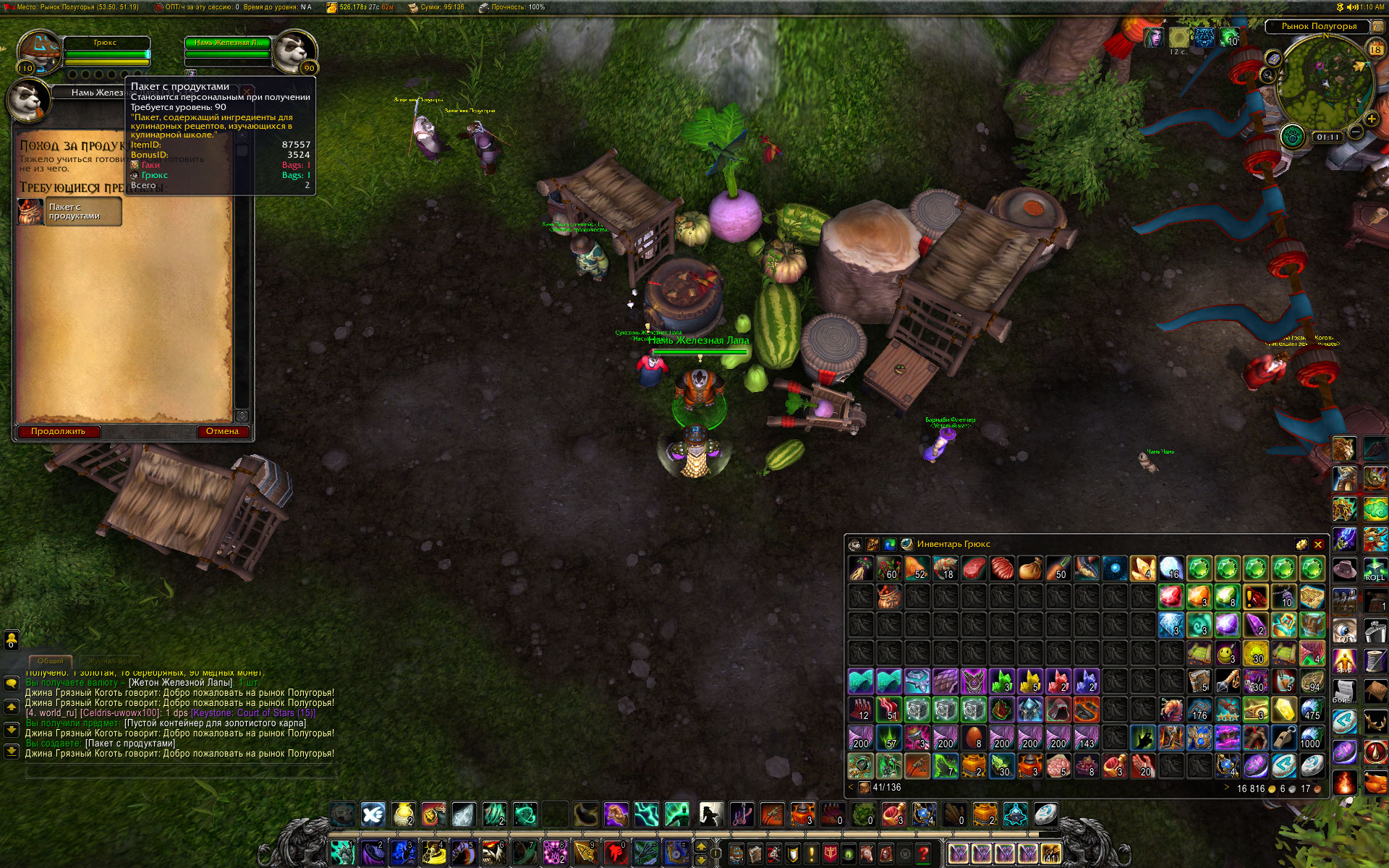Click the panda target portrait at level 90

click(x=294, y=51)
